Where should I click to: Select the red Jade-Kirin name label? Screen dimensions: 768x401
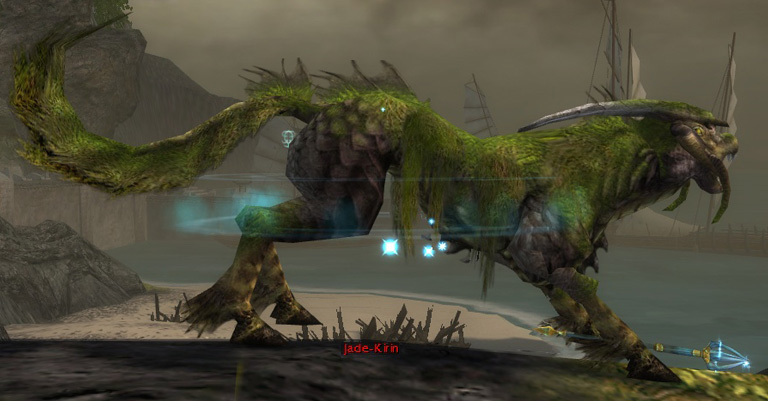click(x=370, y=349)
